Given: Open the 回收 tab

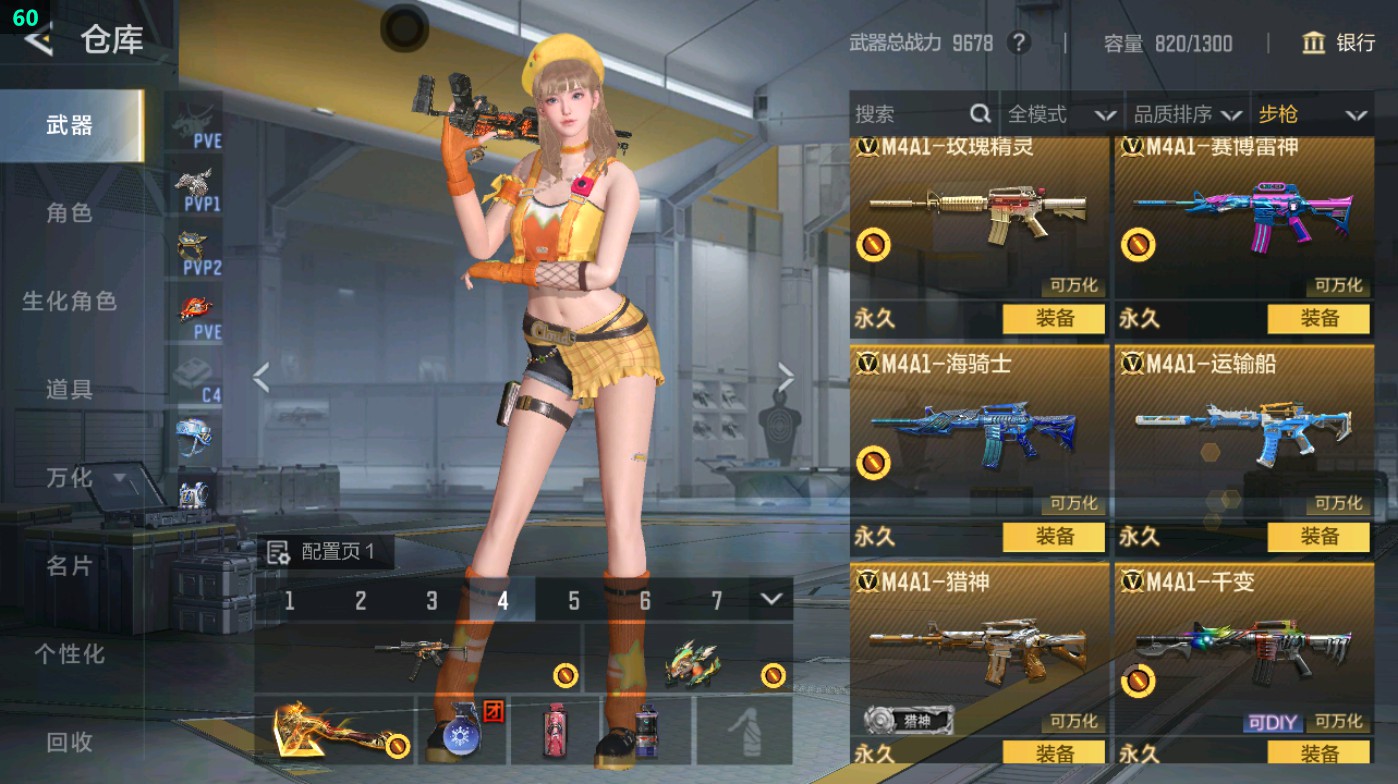Looking at the screenshot, I should point(69,742).
